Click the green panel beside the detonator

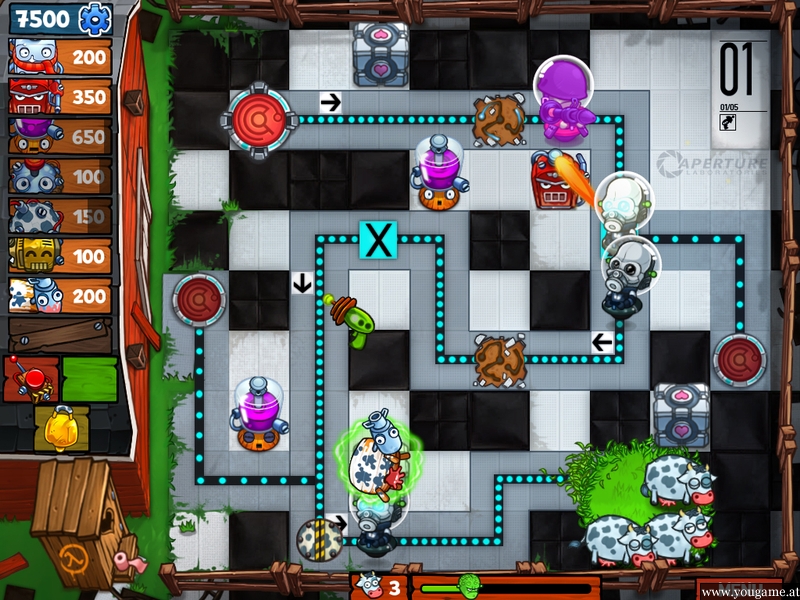pyautogui.click(x=90, y=378)
